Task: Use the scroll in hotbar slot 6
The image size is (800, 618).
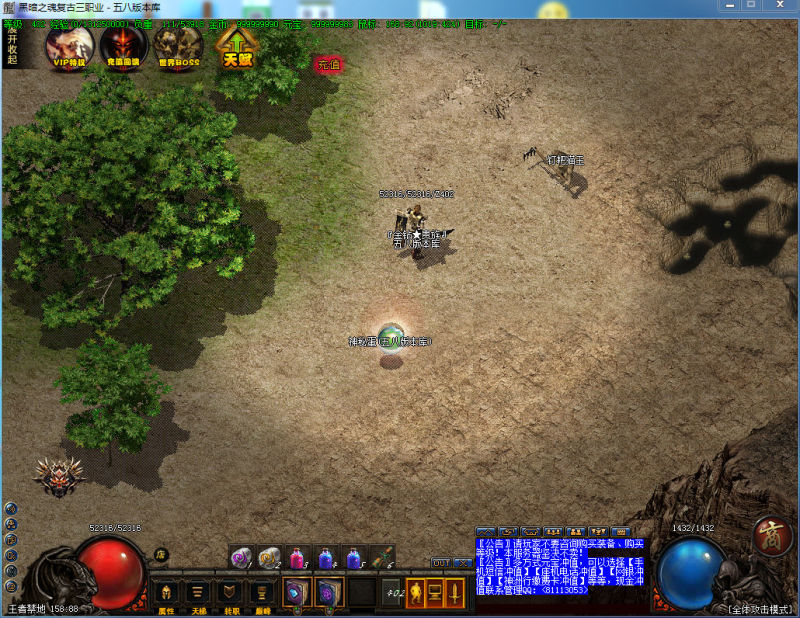Action: click(383, 557)
